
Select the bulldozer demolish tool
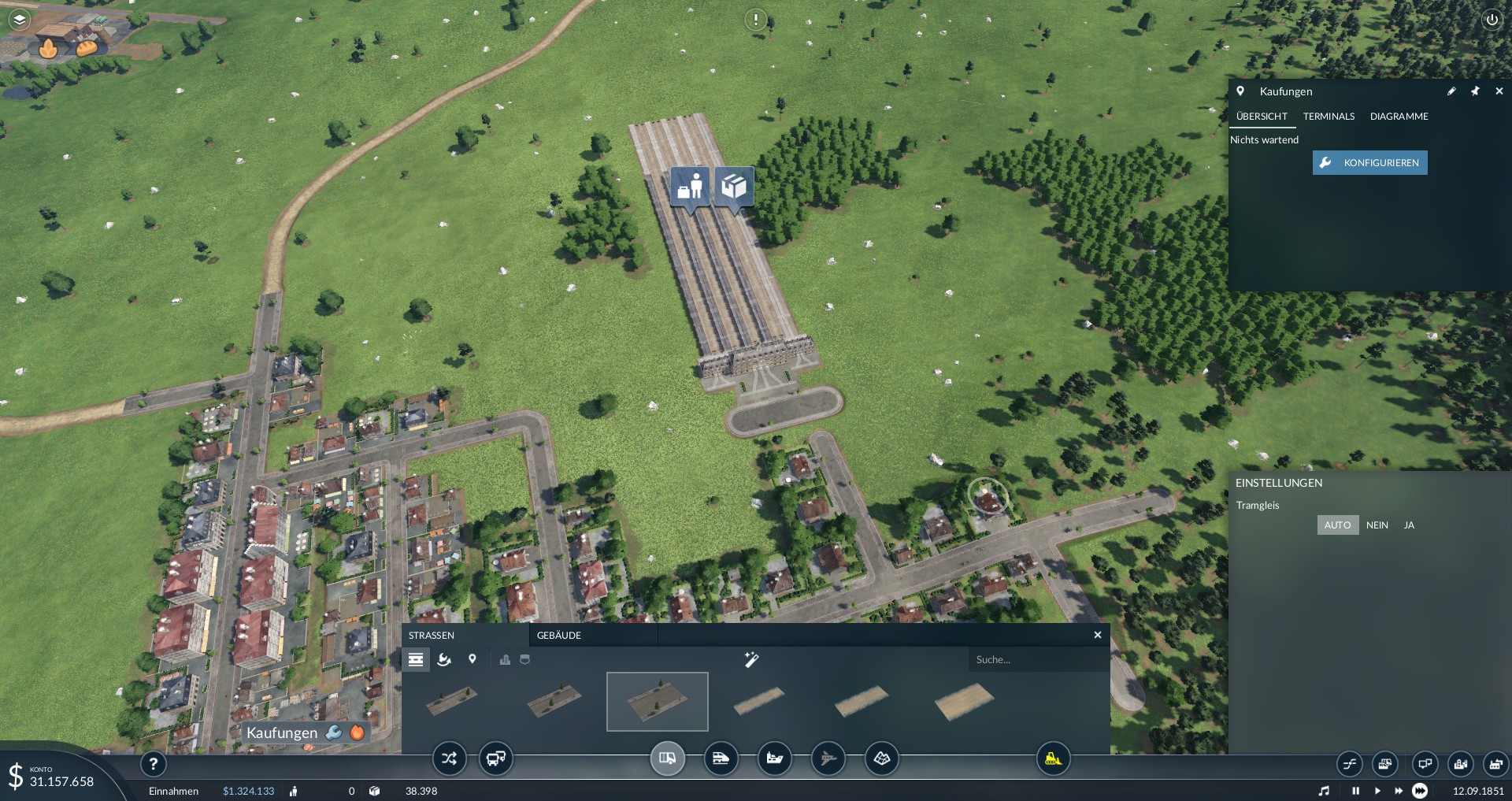pos(1053,758)
